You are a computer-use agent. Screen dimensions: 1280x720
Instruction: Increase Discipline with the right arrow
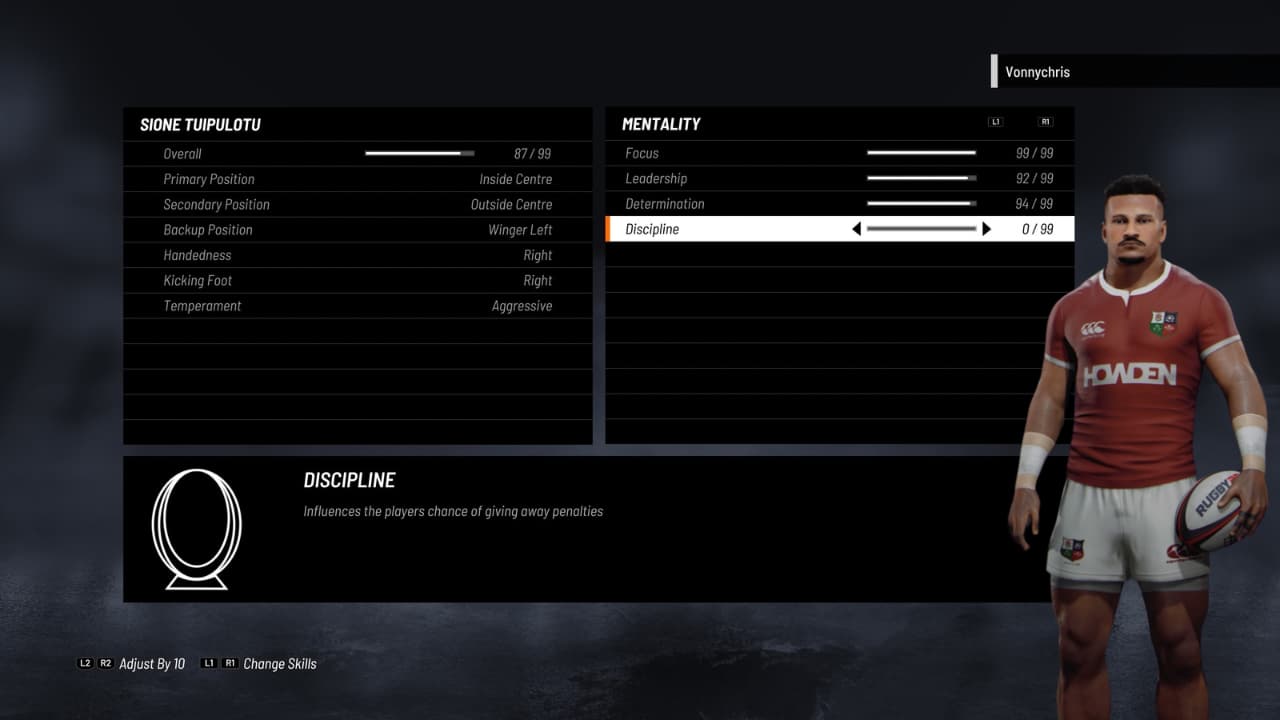click(x=987, y=229)
